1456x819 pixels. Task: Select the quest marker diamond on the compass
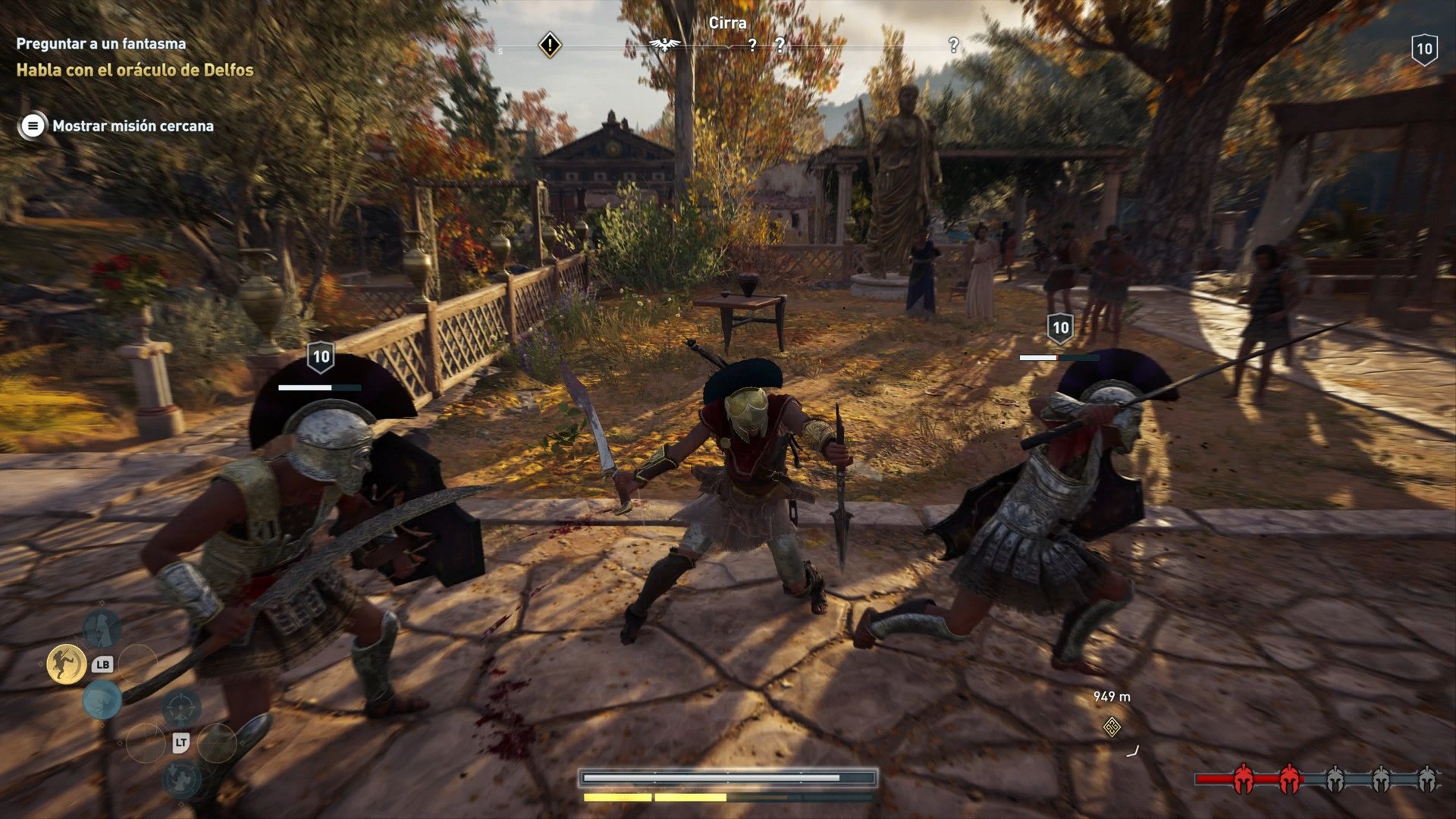[550, 45]
